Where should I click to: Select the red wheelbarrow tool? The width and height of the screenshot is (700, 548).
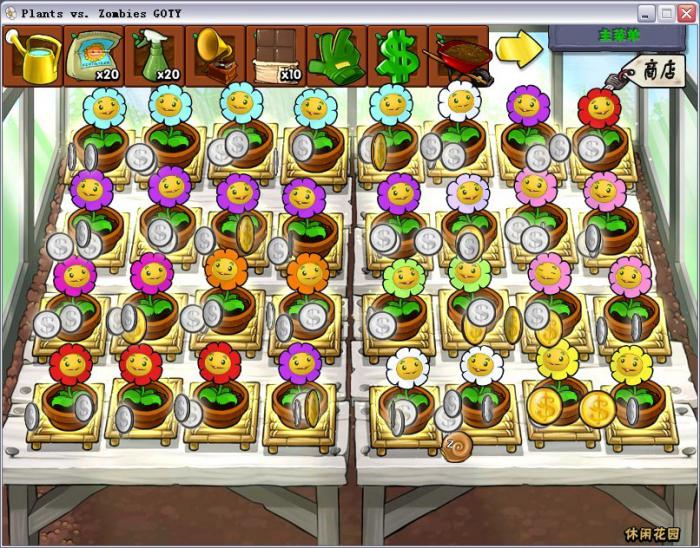pos(458,56)
